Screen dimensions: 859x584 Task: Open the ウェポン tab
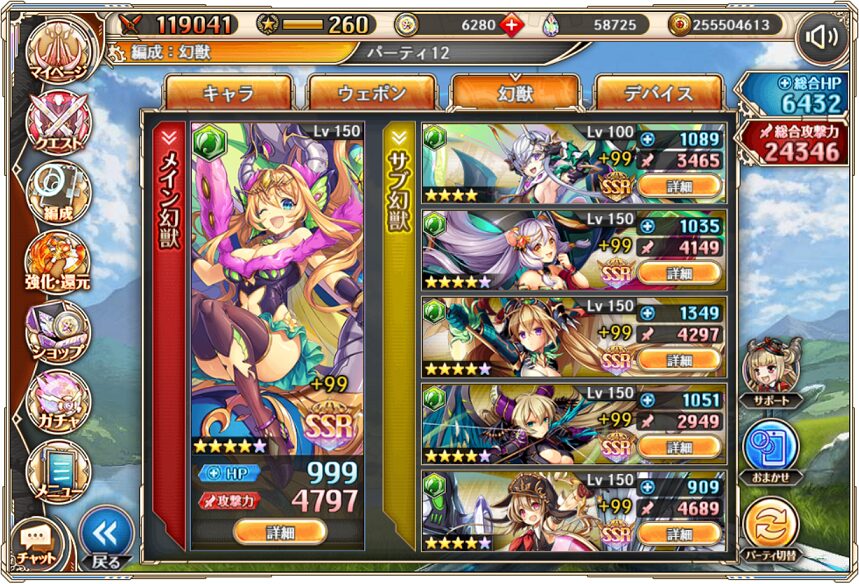[x=371, y=93]
